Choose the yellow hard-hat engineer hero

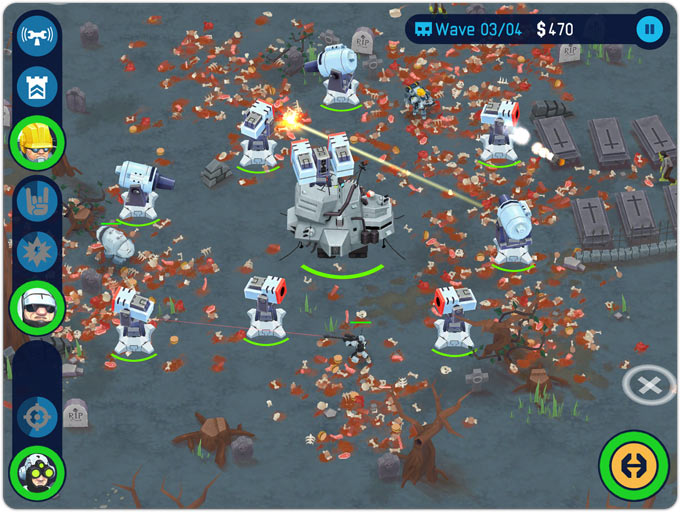click(x=37, y=142)
